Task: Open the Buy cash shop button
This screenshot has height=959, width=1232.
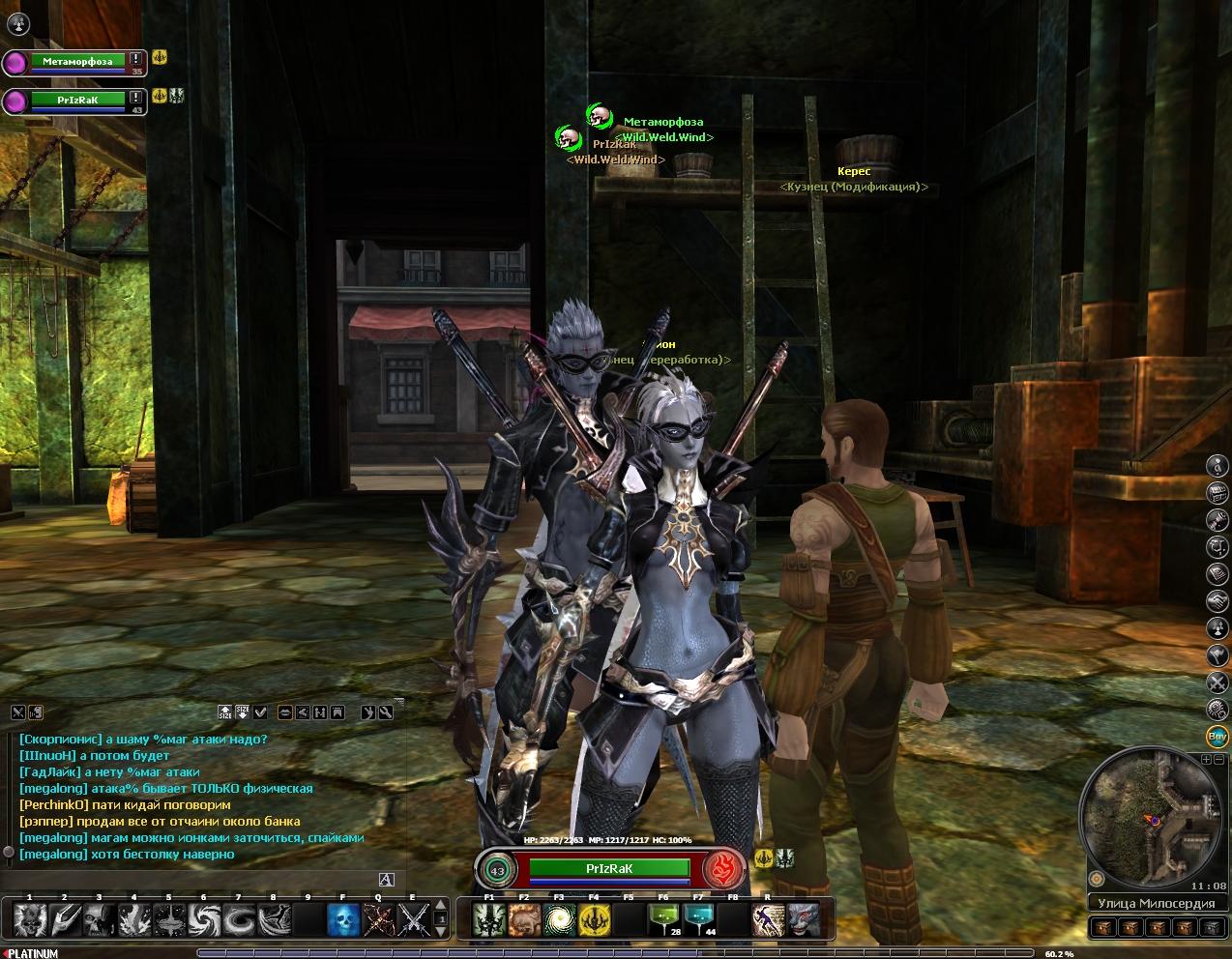Action: tap(1217, 737)
